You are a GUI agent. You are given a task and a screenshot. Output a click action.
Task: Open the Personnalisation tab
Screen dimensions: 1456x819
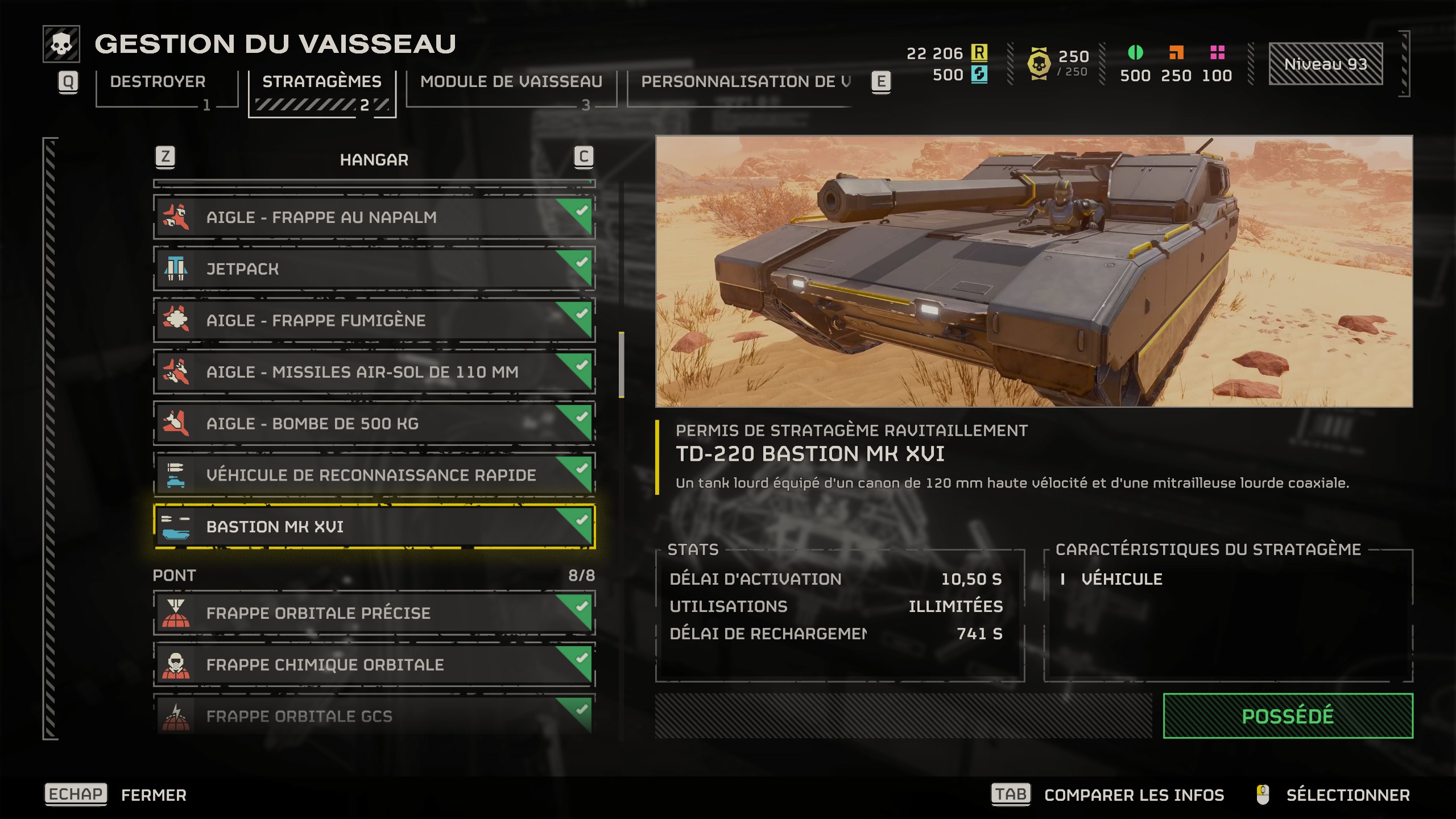[745, 82]
